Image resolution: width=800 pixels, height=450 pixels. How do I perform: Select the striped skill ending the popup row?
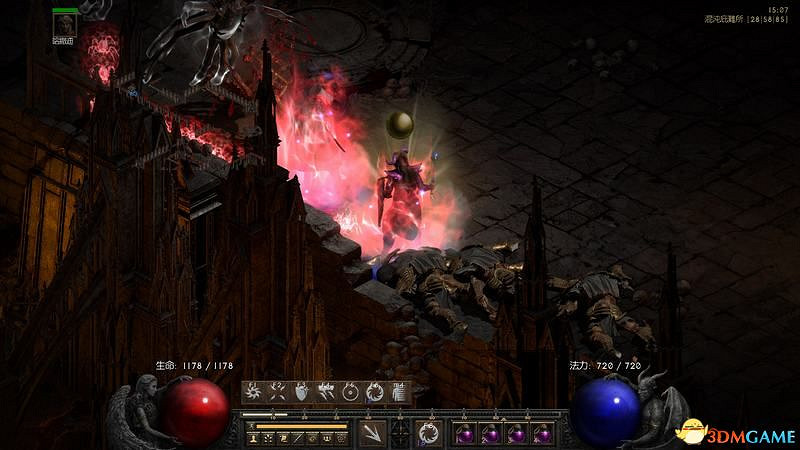400,392
